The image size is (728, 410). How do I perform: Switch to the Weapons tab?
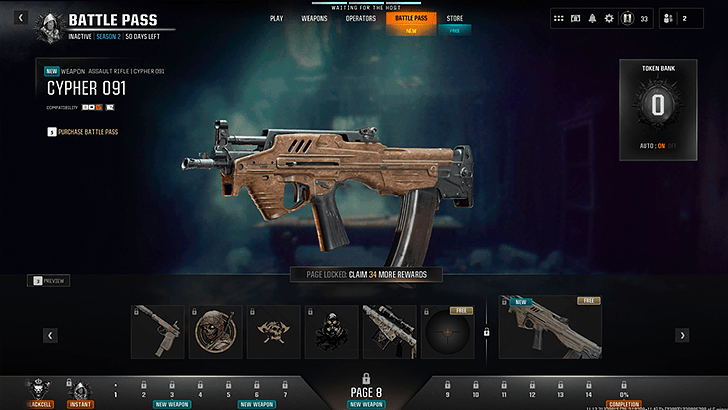(314, 18)
